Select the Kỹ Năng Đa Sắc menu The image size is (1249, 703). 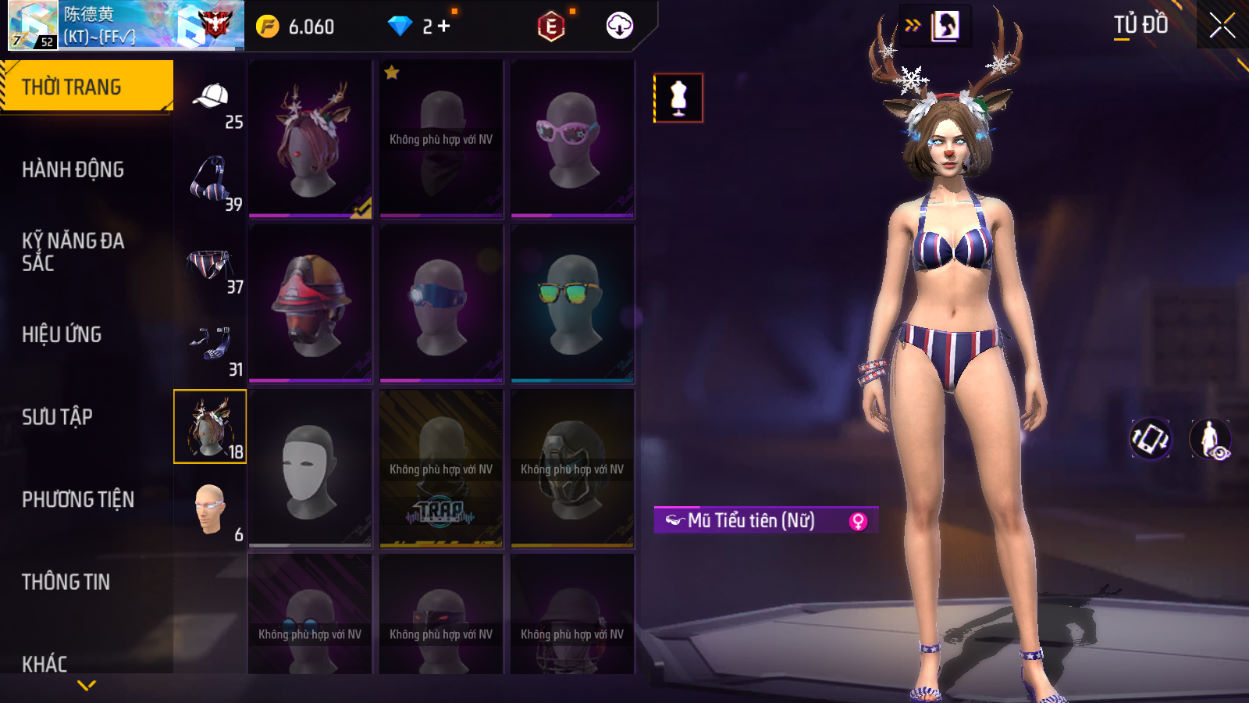(73, 252)
